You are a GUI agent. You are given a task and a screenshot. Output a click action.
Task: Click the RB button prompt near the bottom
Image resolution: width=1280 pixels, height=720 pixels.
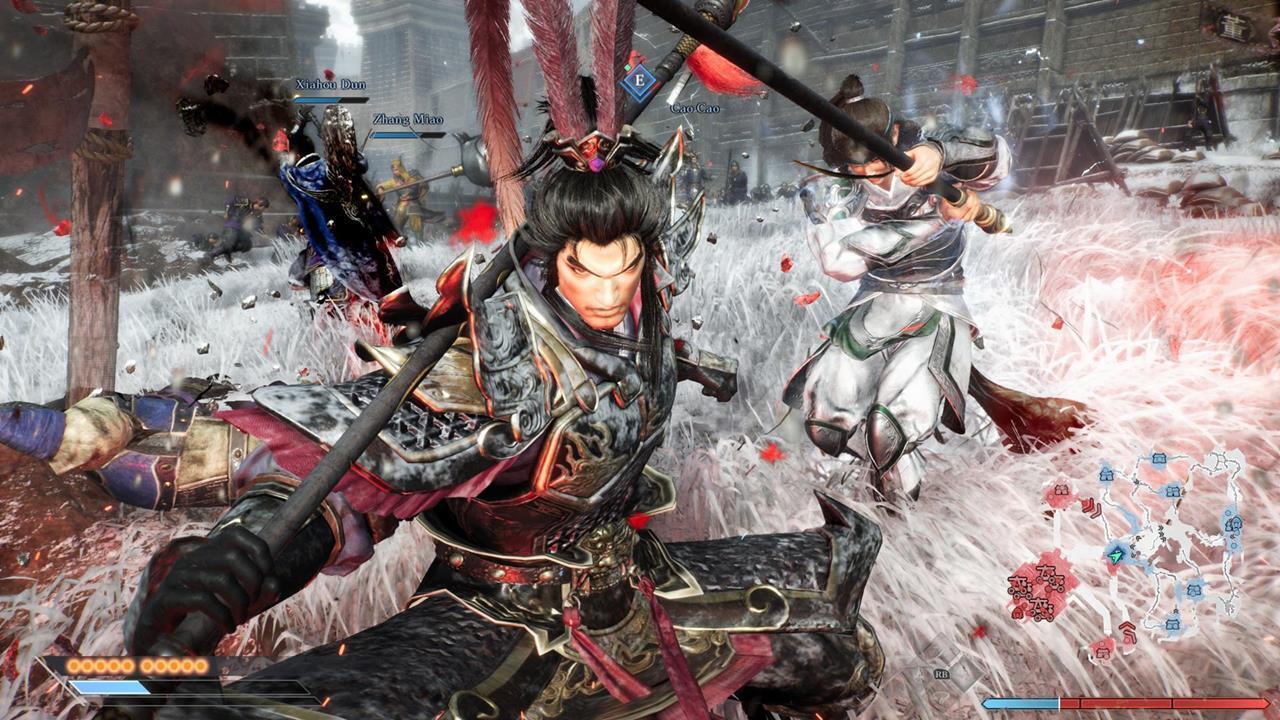[942, 673]
